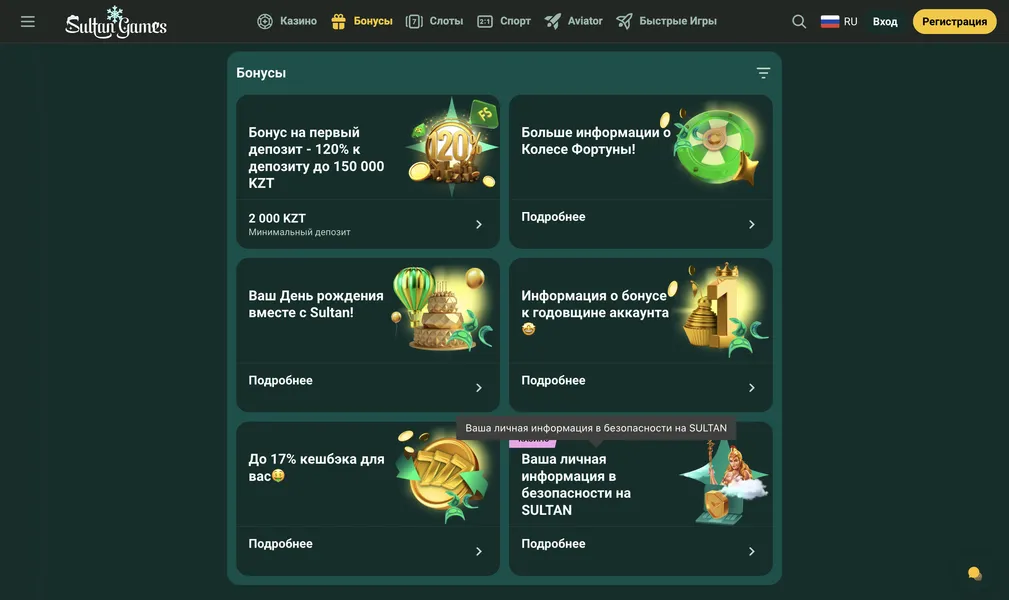Open the Казино section
Viewport: 1009px width, 600px height.
click(287, 21)
